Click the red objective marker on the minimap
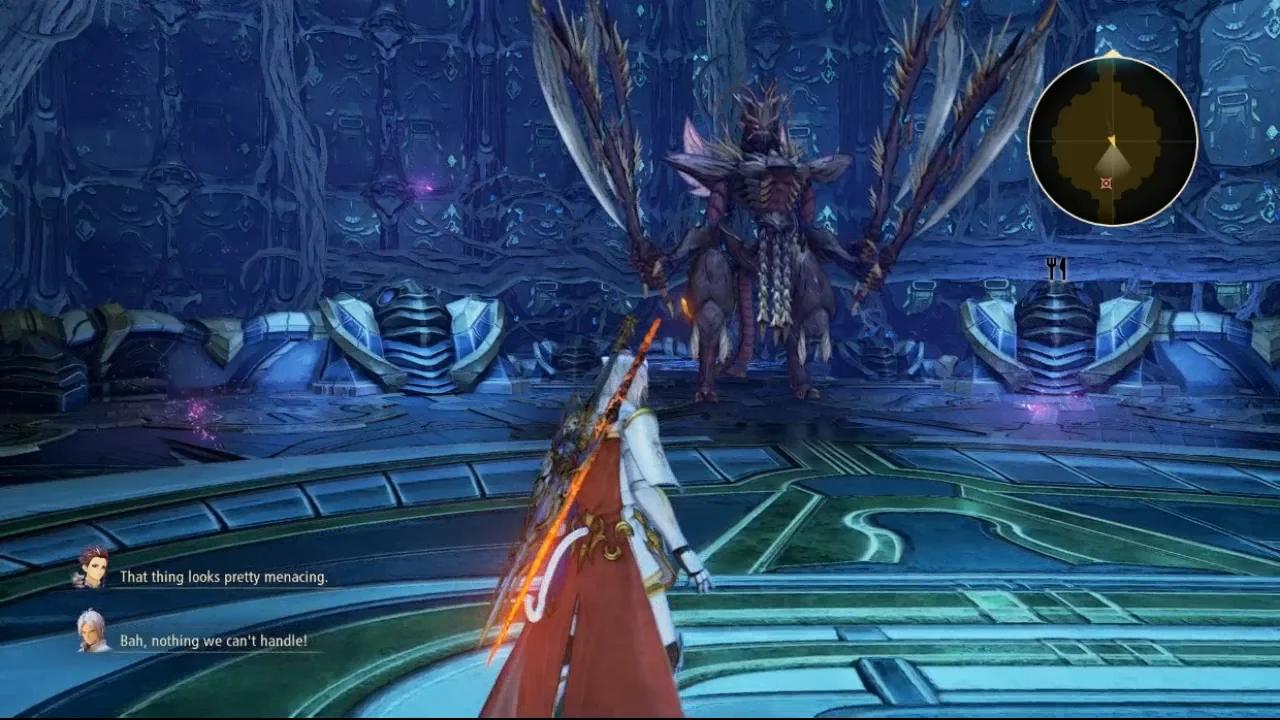The height and width of the screenshot is (720, 1280). 1106,183
